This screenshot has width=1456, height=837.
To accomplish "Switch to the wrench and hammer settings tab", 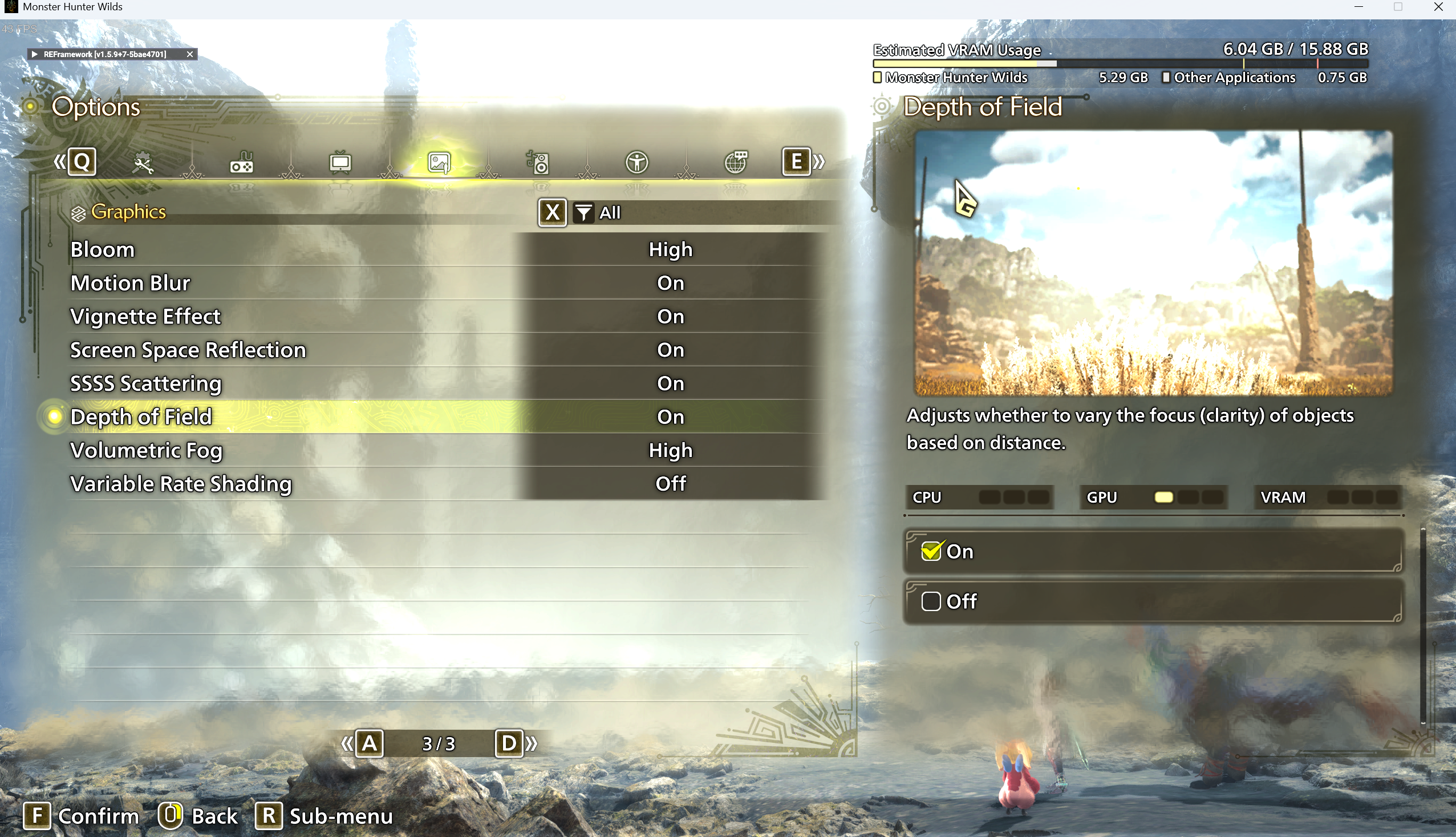I will coord(143,163).
